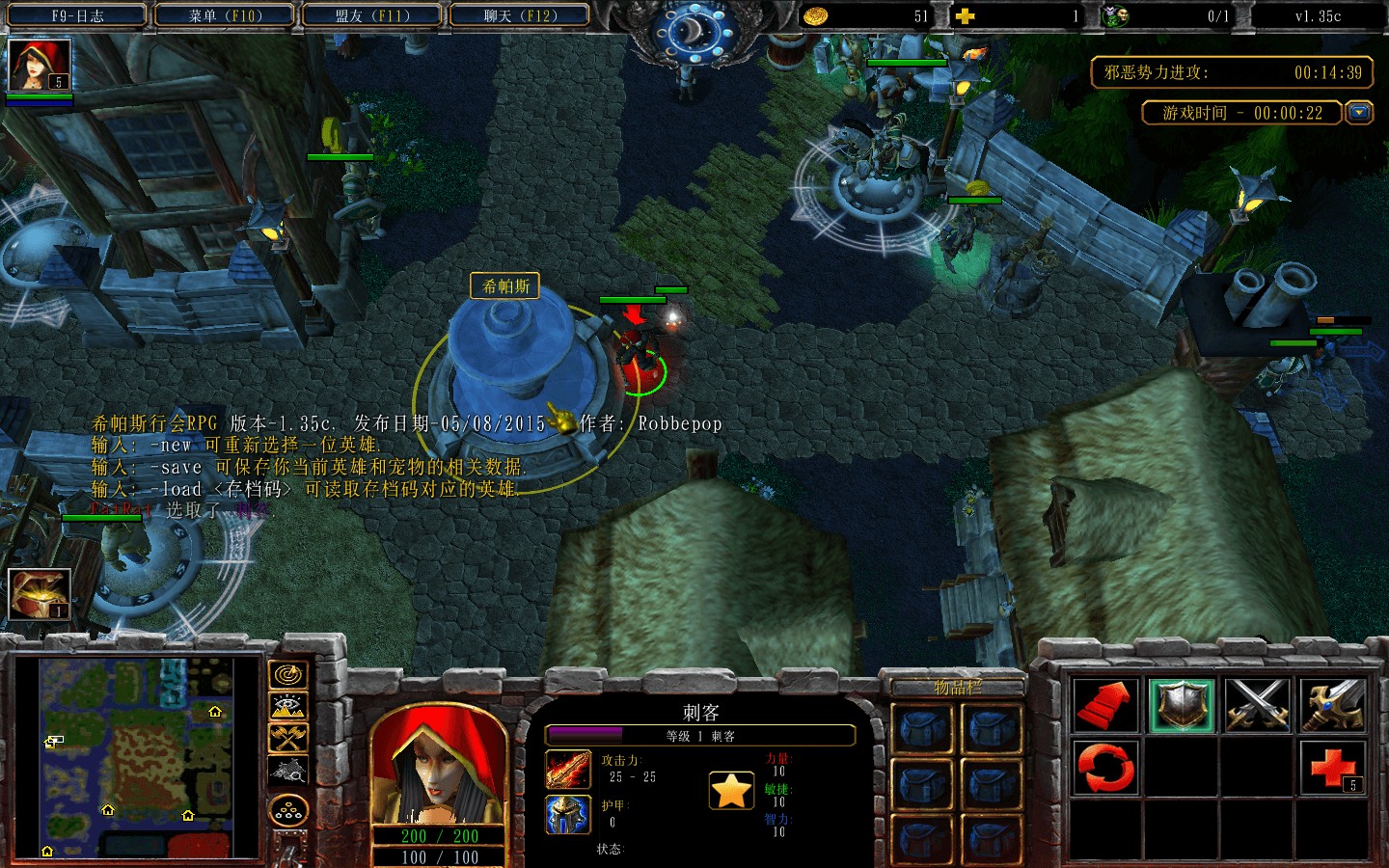Choose the single sword Attack command
This screenshot has height=868, width=1389.
click(1333, 705)
